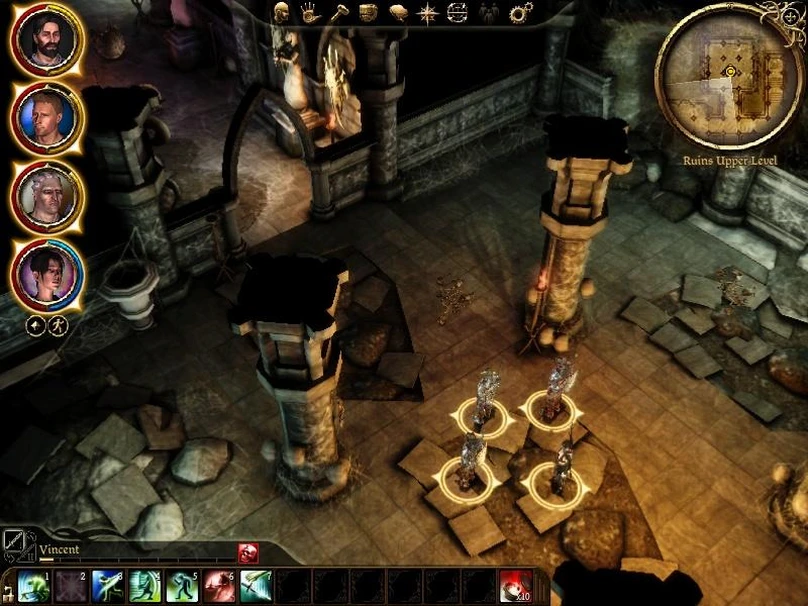Open the game options gear icon
Screen dimensions: 808x606
point(521,13)
